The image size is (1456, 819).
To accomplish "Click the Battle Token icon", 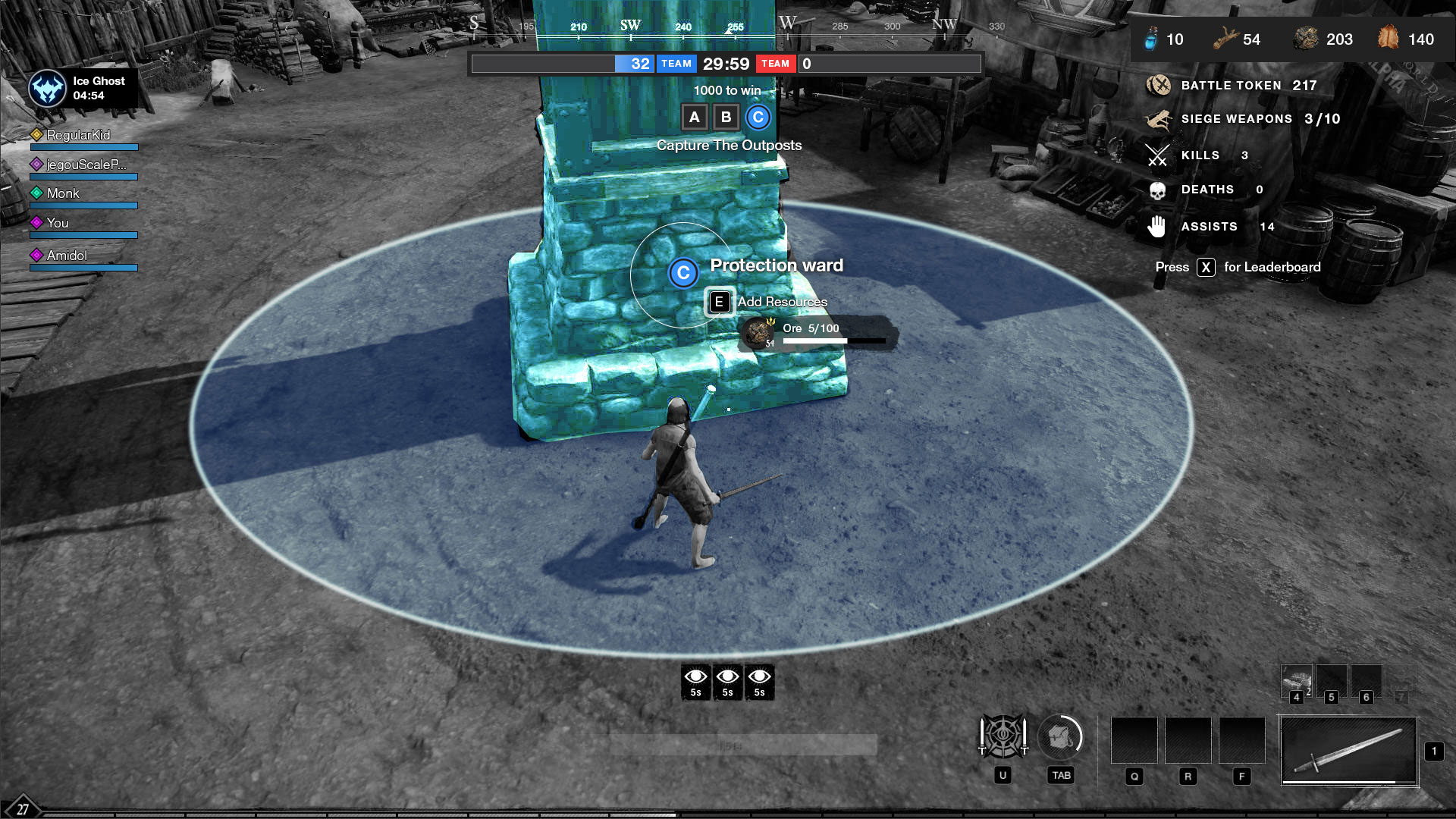I will tap(1158, 86).
